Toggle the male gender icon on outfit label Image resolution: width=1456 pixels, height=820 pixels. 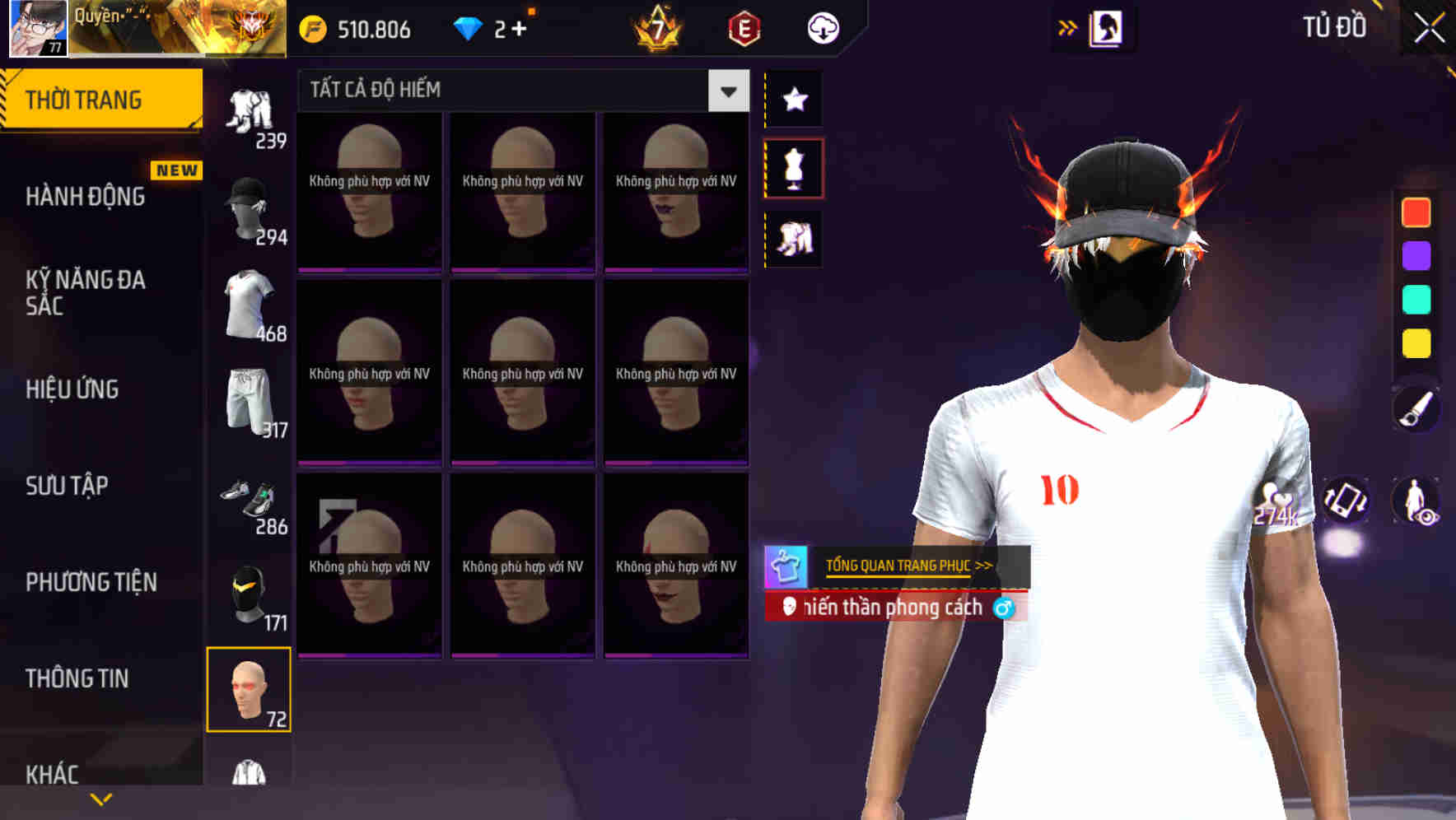click(1006, 608)
